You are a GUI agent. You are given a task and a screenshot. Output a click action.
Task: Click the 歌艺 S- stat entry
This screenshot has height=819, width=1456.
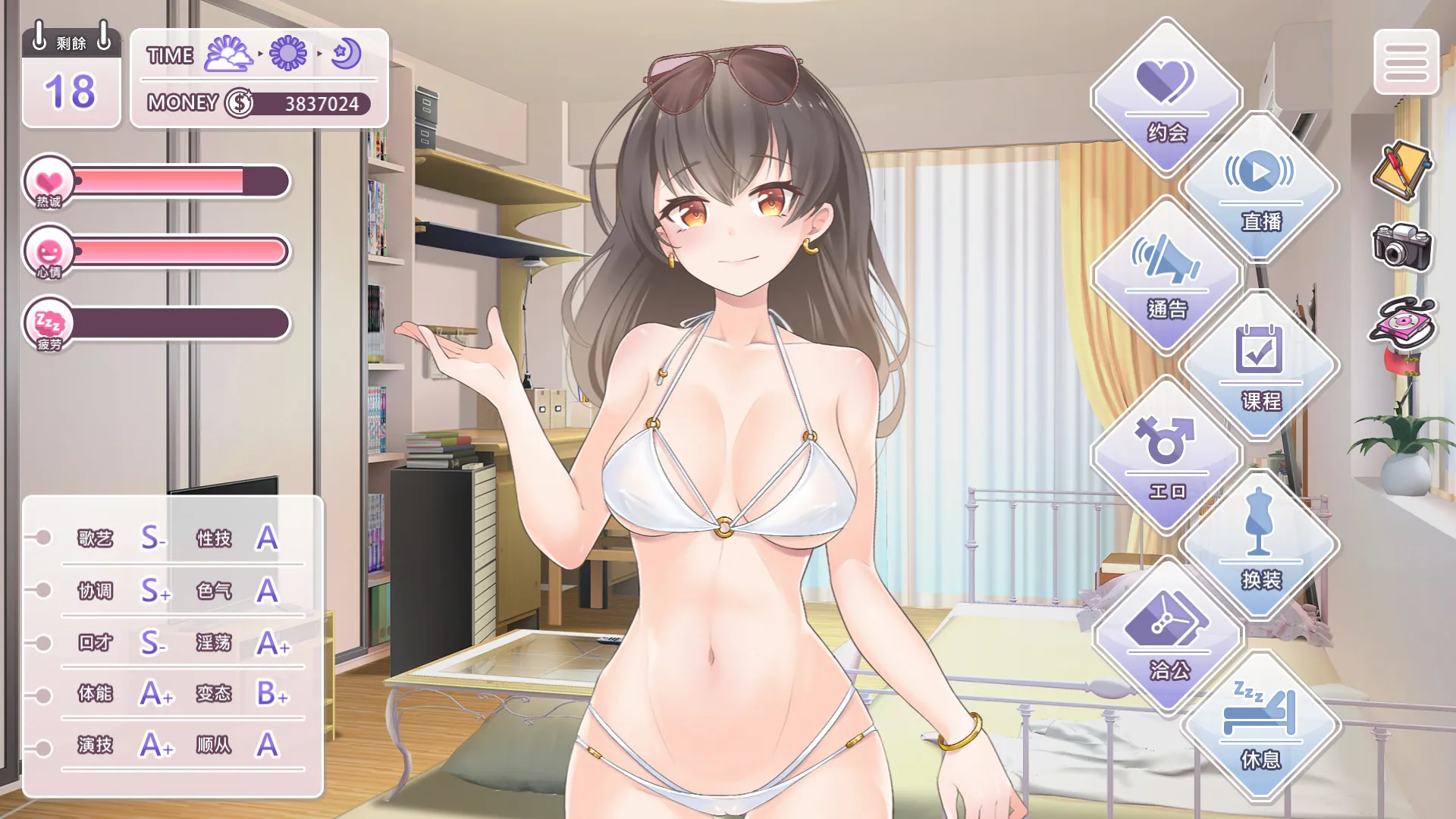[x=118, y=538]
